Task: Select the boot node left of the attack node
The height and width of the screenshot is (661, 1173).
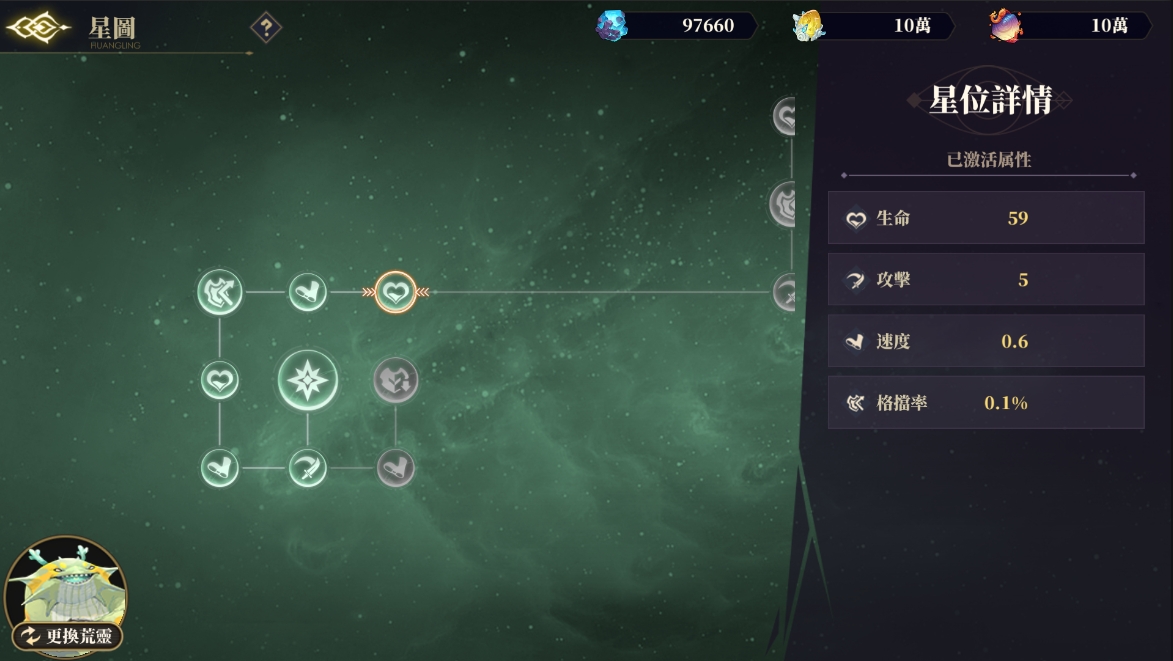Action: coord(219,467)
